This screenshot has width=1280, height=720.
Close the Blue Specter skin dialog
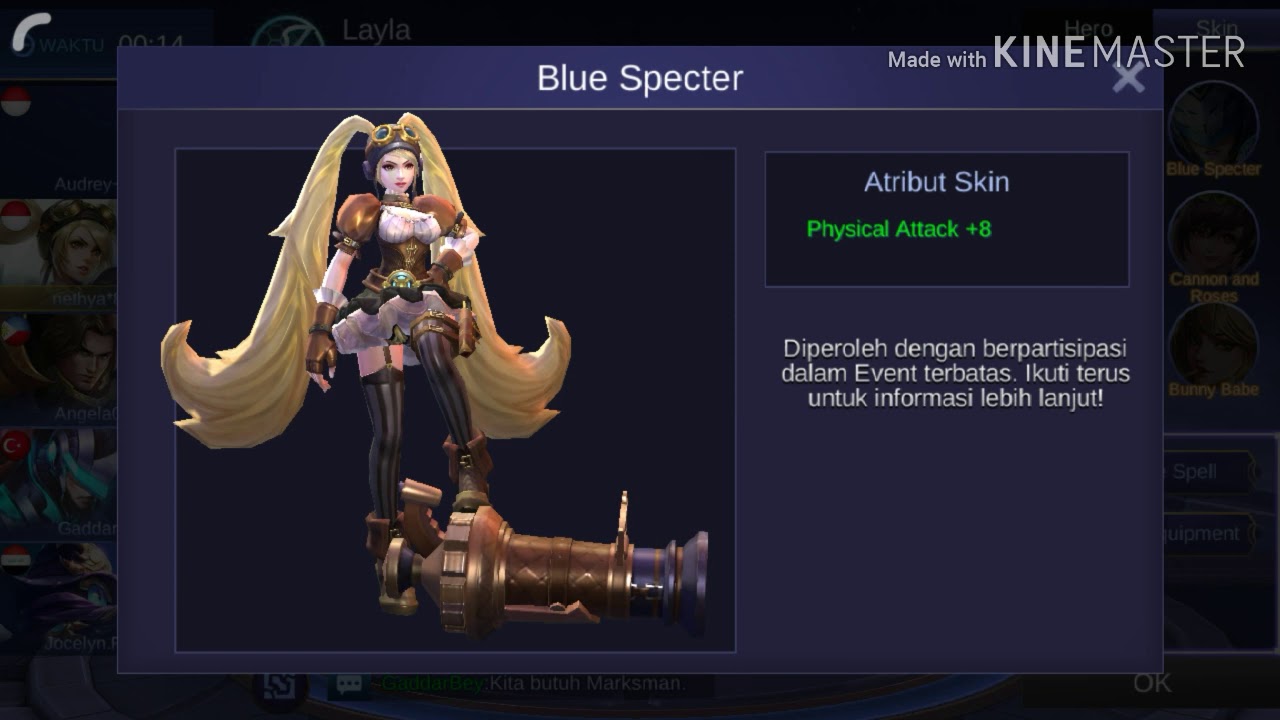coord(1129,78)
